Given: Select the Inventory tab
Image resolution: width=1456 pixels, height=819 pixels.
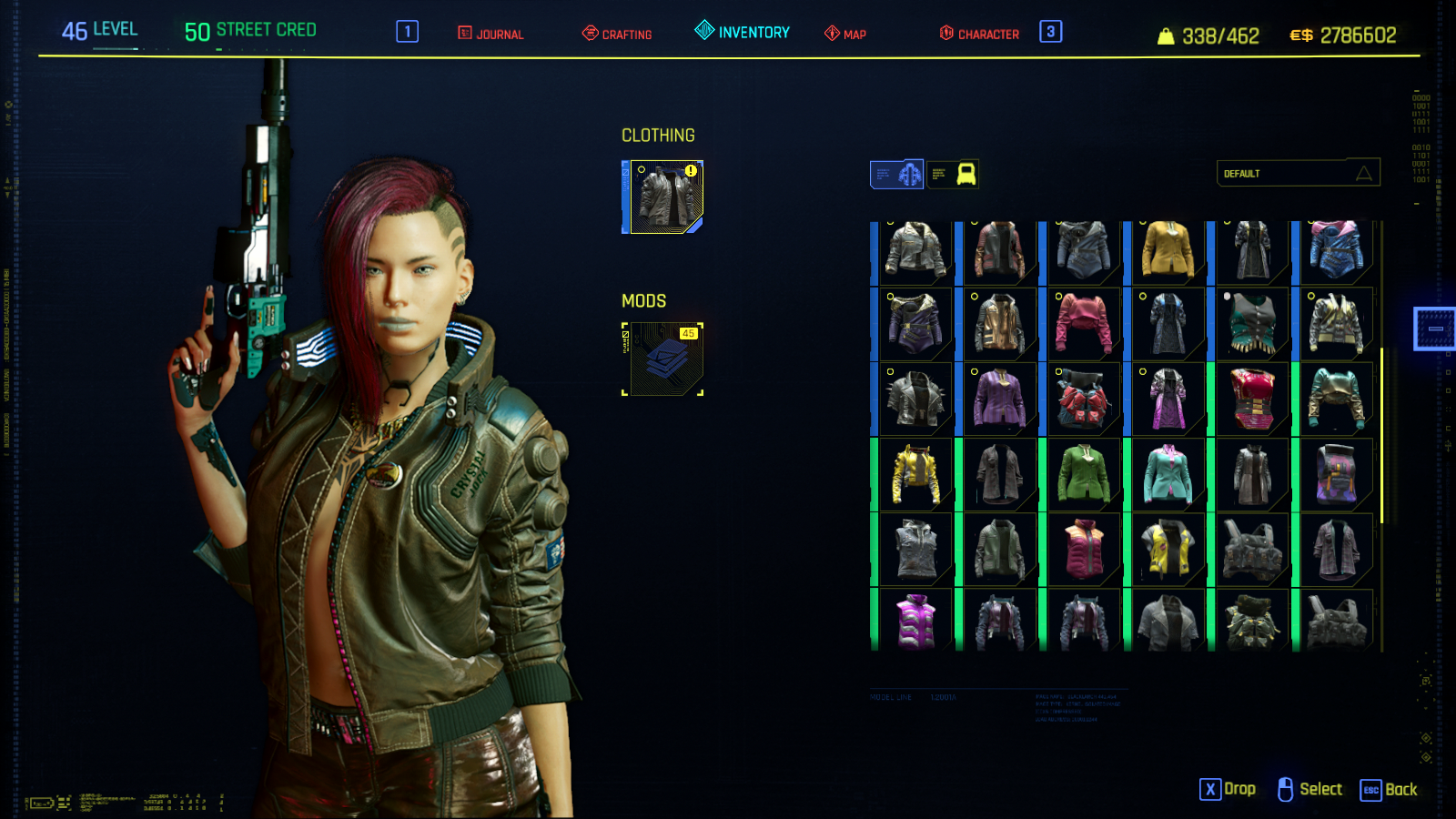Looking at the screenshot, I should [x=743, y=32].
